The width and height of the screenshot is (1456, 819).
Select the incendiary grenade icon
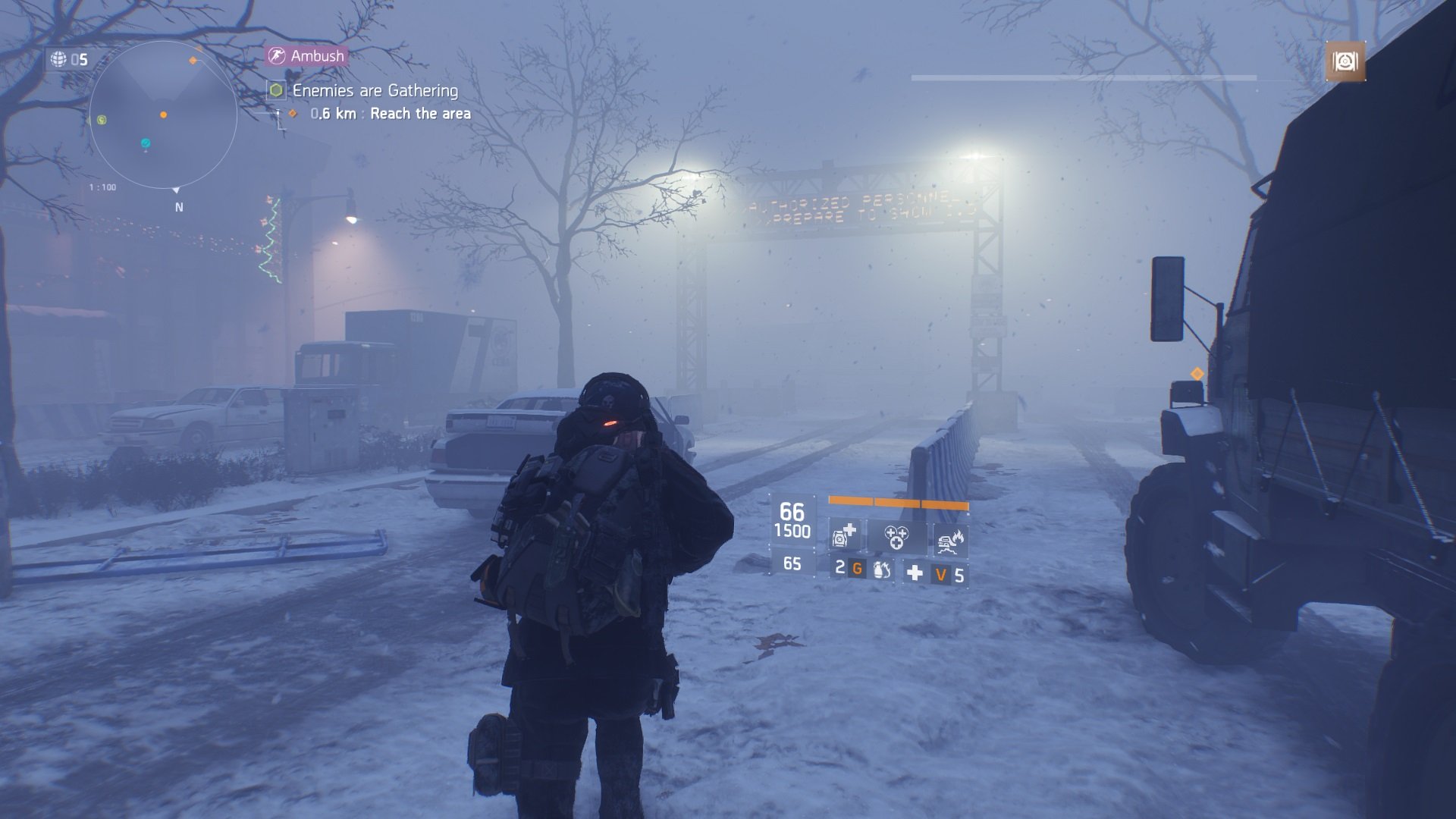point(881,571)
